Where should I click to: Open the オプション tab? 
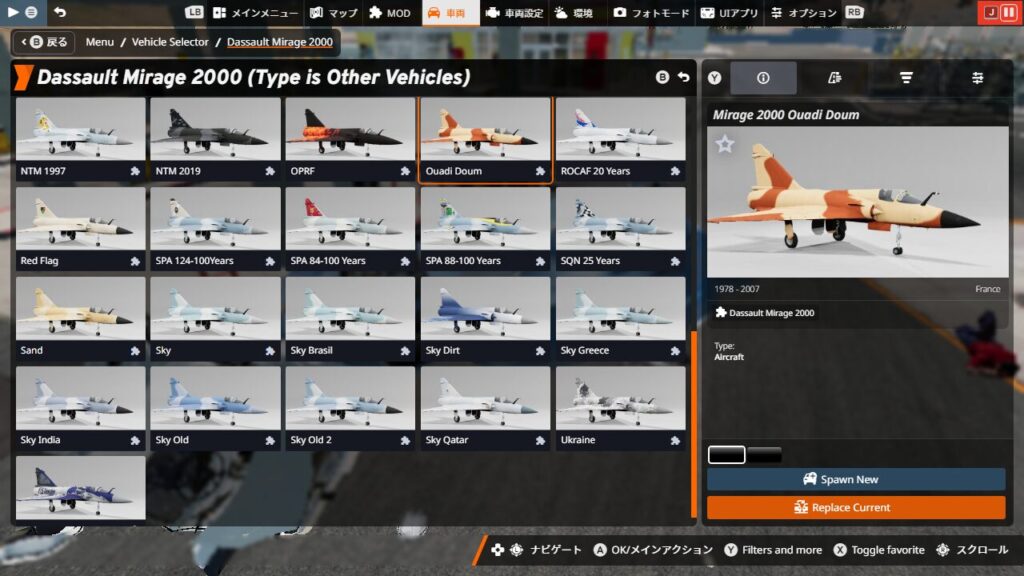click(x=802, y=13)
